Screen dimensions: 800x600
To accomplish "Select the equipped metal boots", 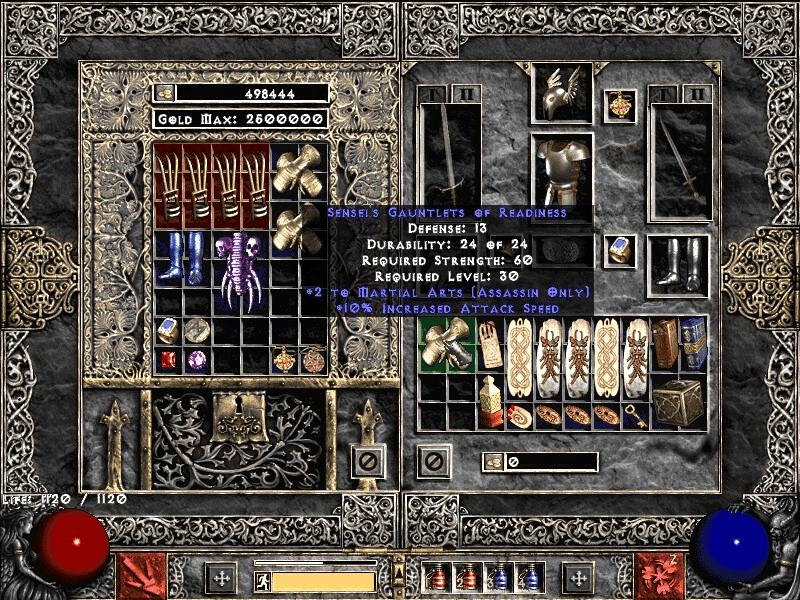I will (x=678, y=264).
